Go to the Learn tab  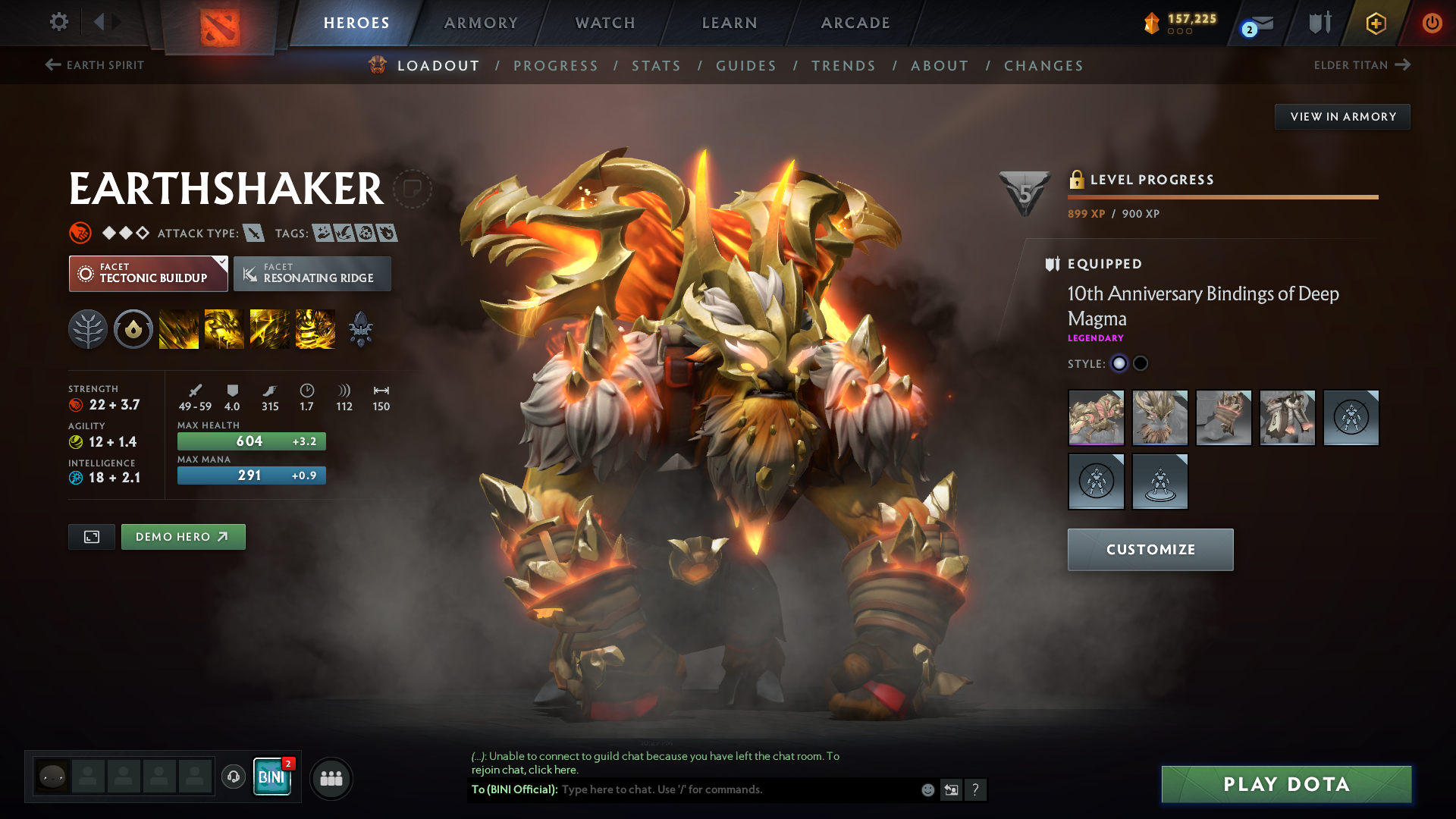pyautogui.click(x=730, y=23)
